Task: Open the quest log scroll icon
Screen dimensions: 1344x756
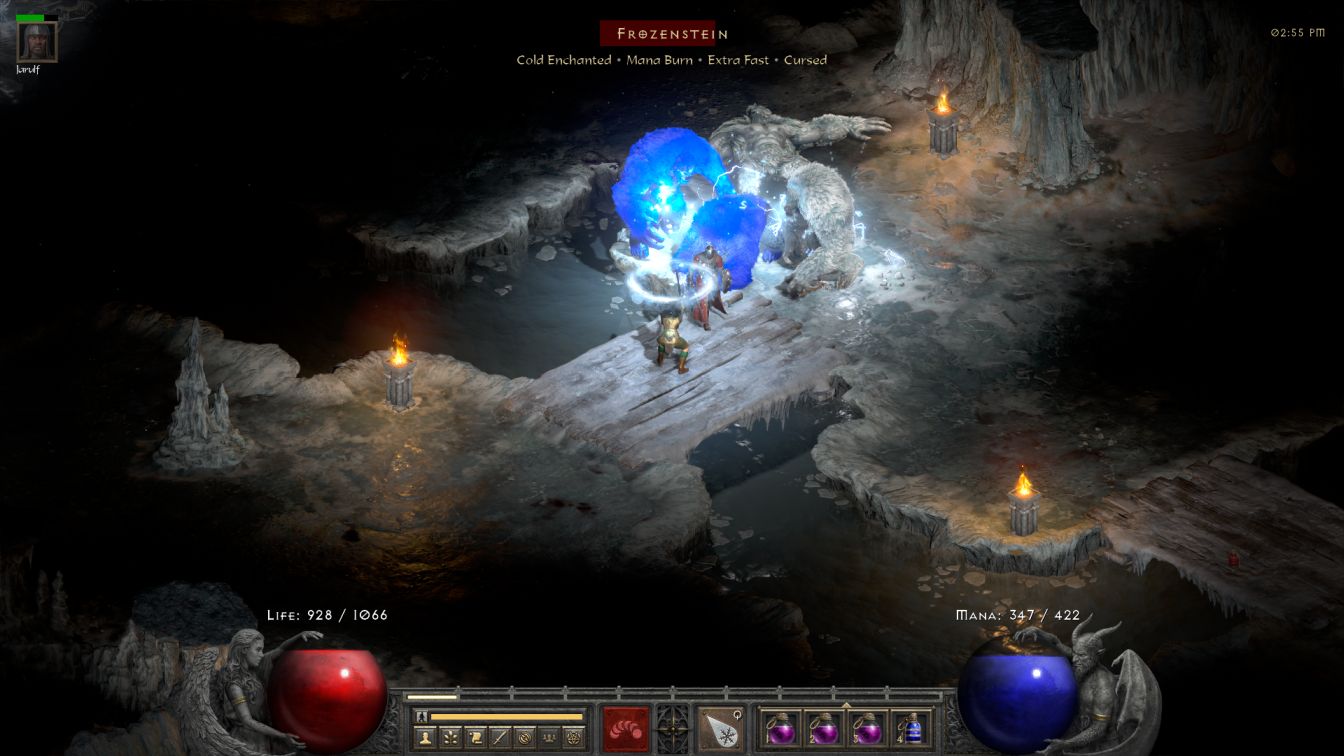Action: point(475,738)
